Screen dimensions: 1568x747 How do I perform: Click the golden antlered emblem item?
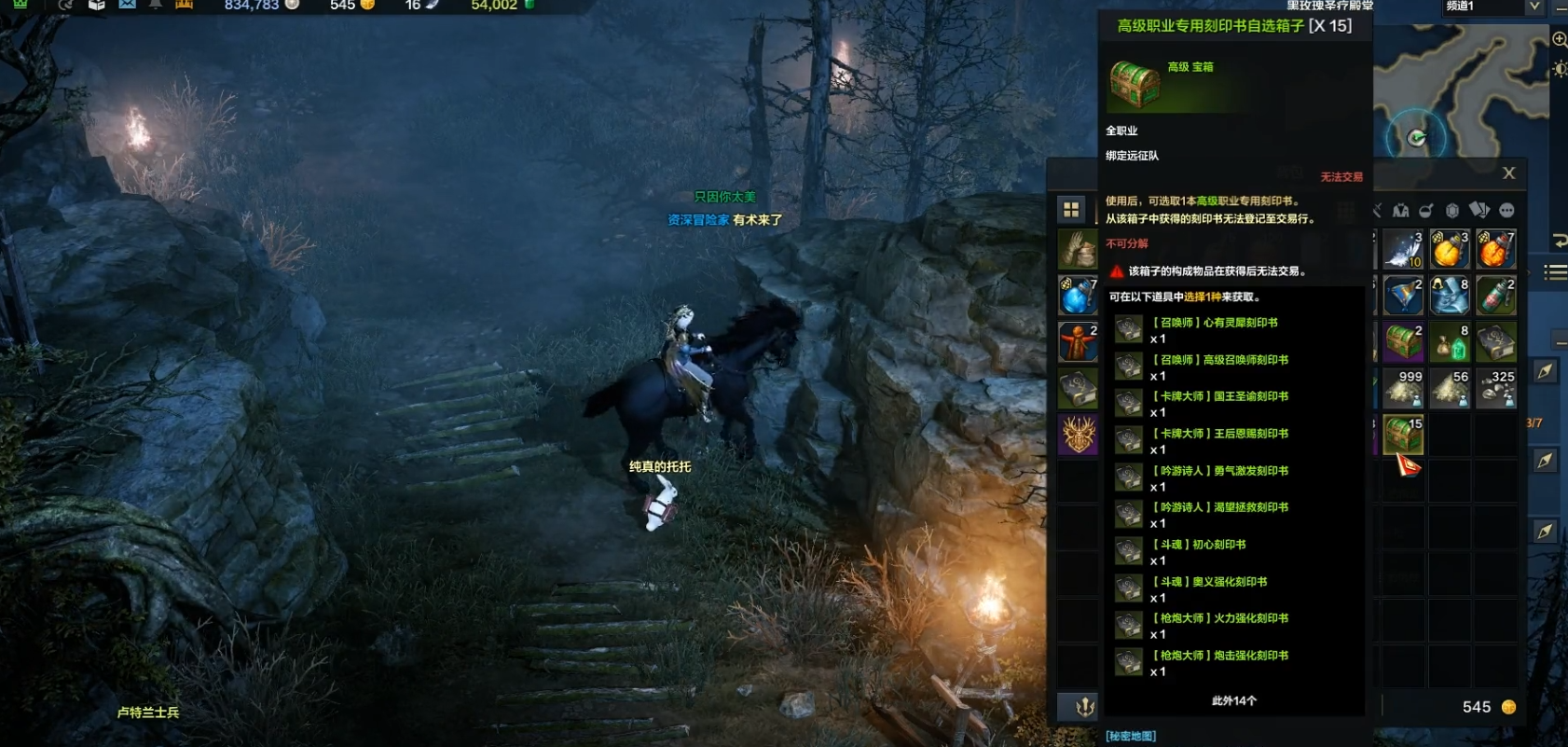pyautogui.click(x=1078, y=436)
